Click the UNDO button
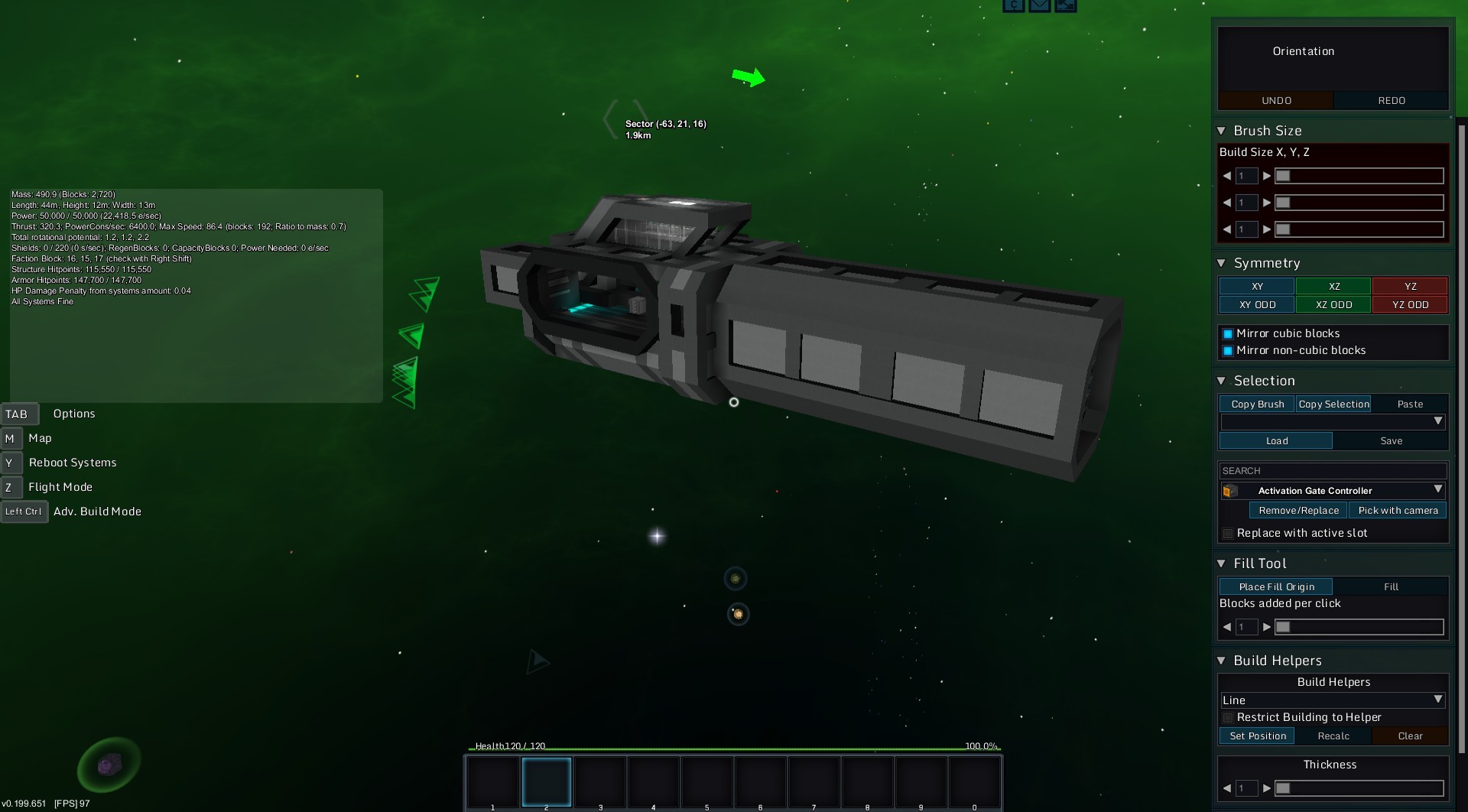The width and height of the screenshot is (1468, 812). click(x=1275, y=101)
